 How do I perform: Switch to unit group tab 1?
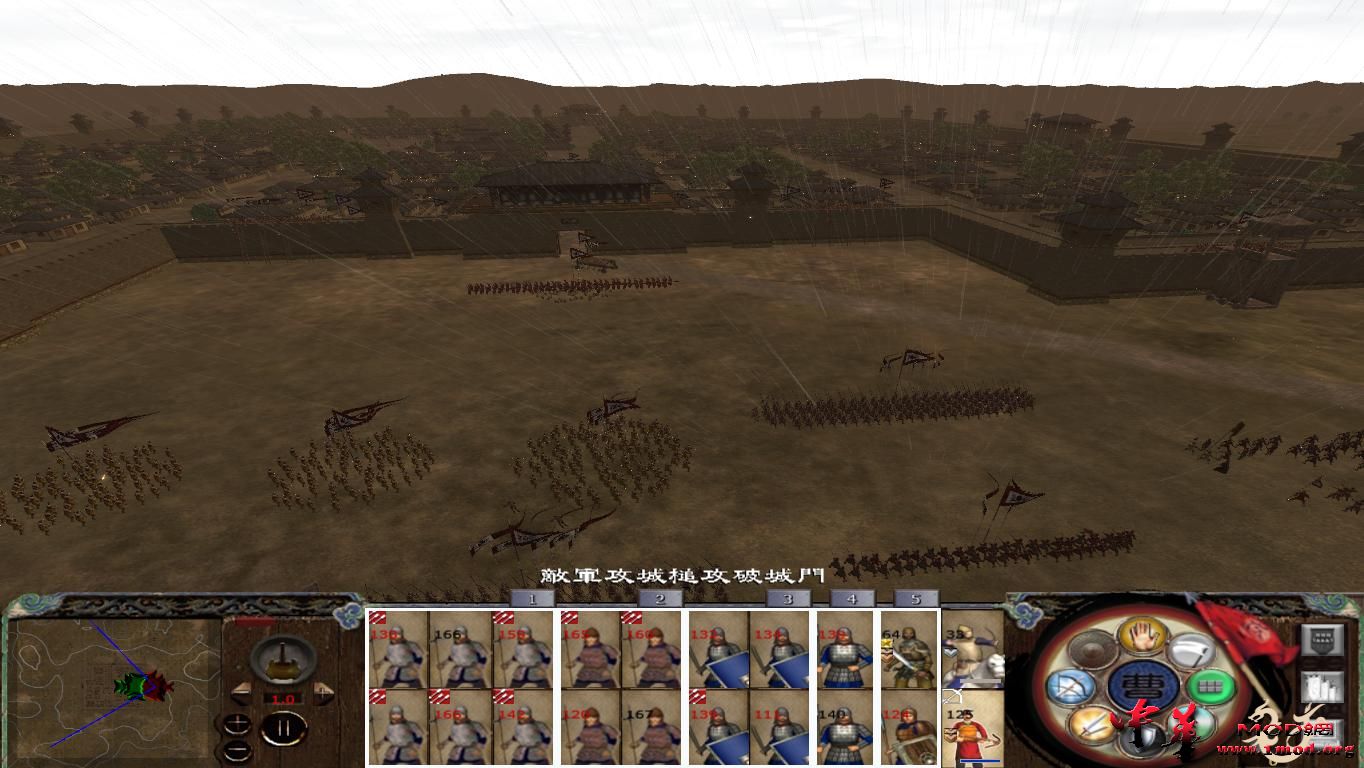click(x=534, y=598)
